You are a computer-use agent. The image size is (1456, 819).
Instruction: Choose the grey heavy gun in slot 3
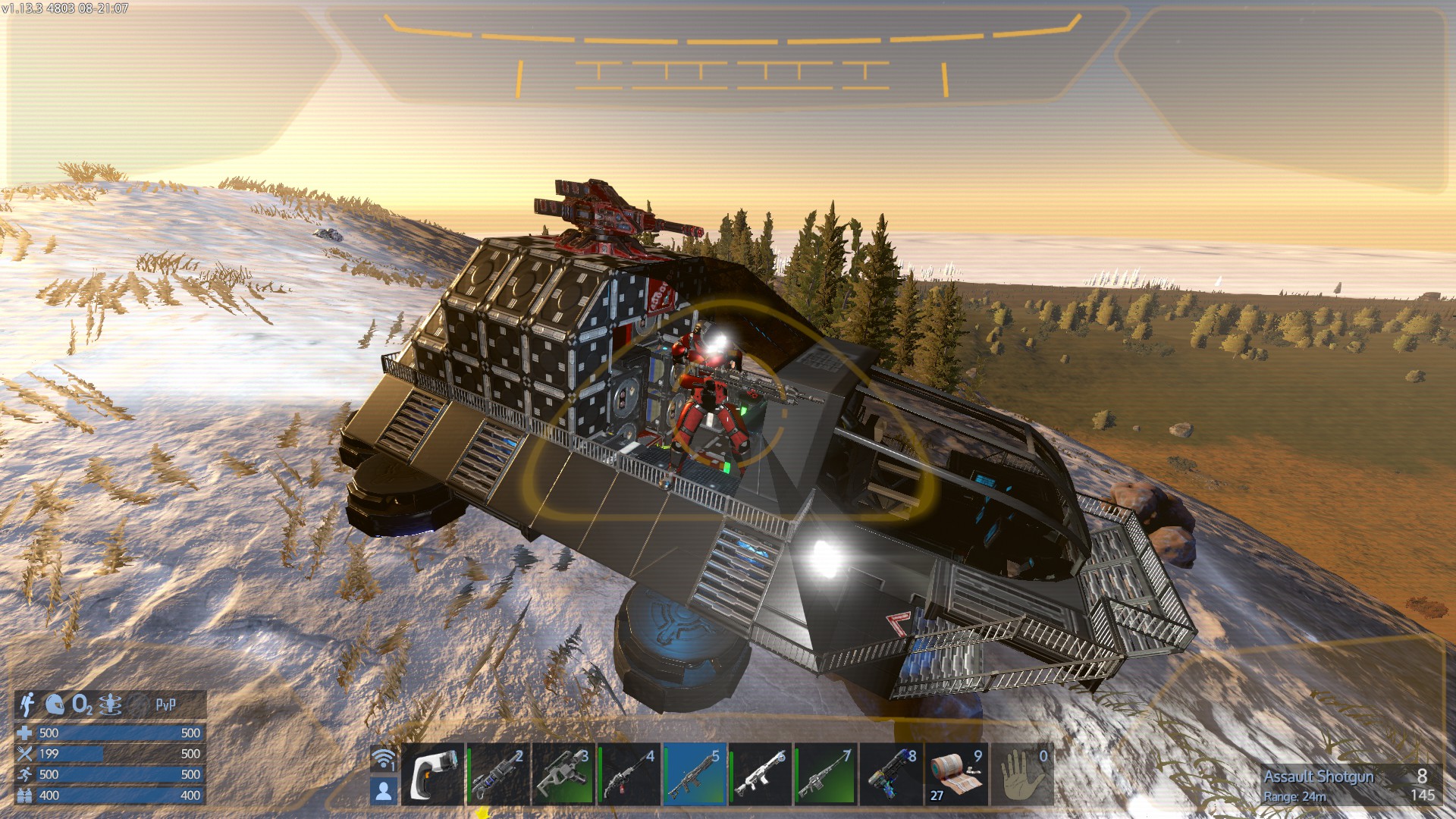tap(563, 774)
